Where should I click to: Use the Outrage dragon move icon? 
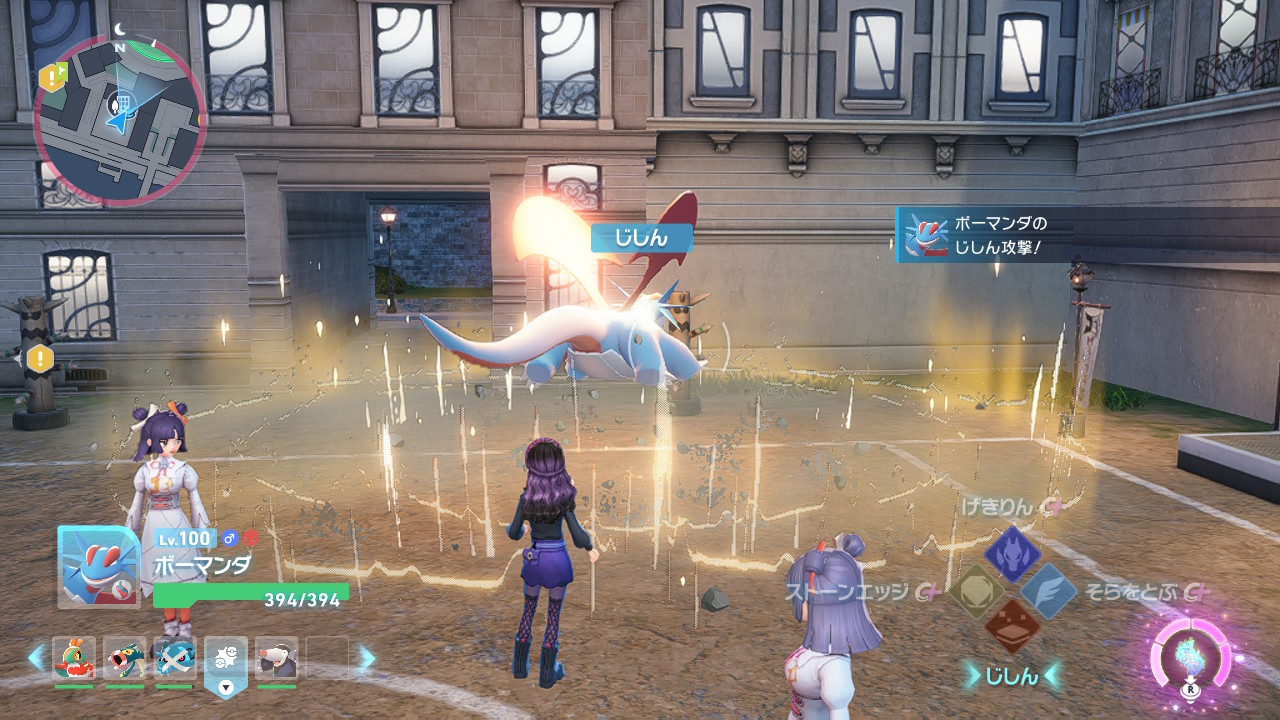point(1012,553)
